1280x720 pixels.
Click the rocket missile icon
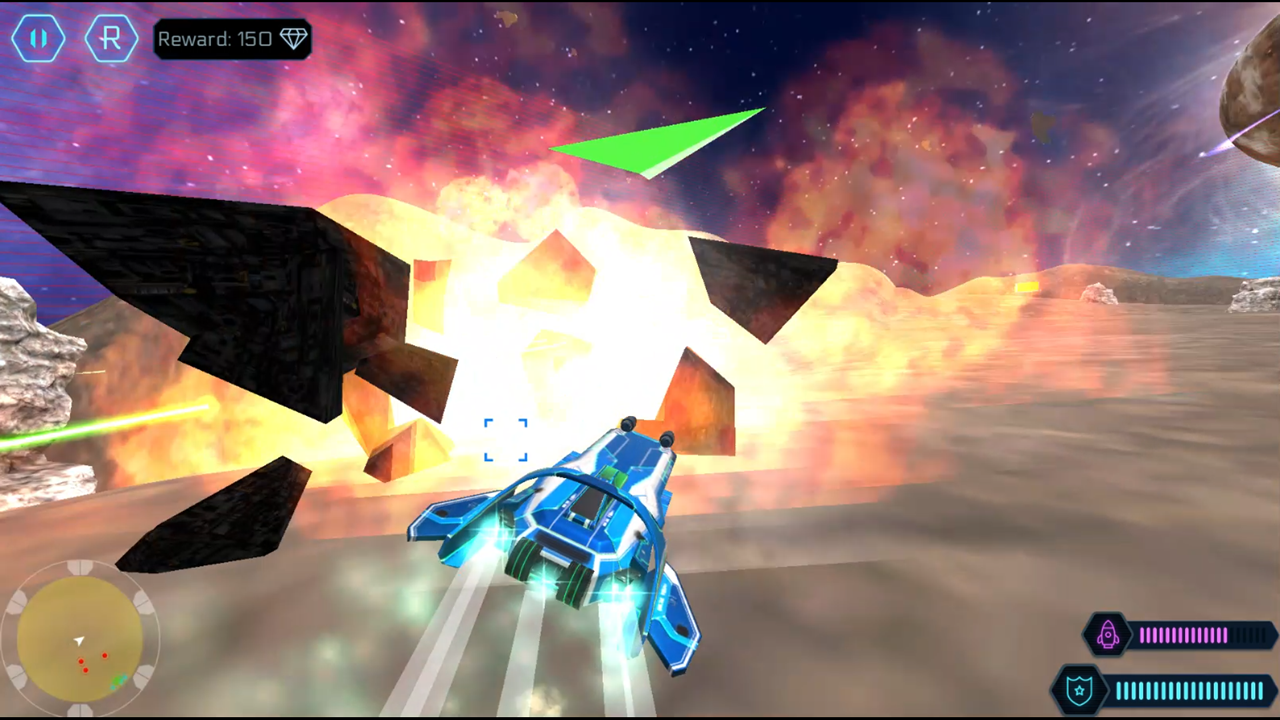1108,635
